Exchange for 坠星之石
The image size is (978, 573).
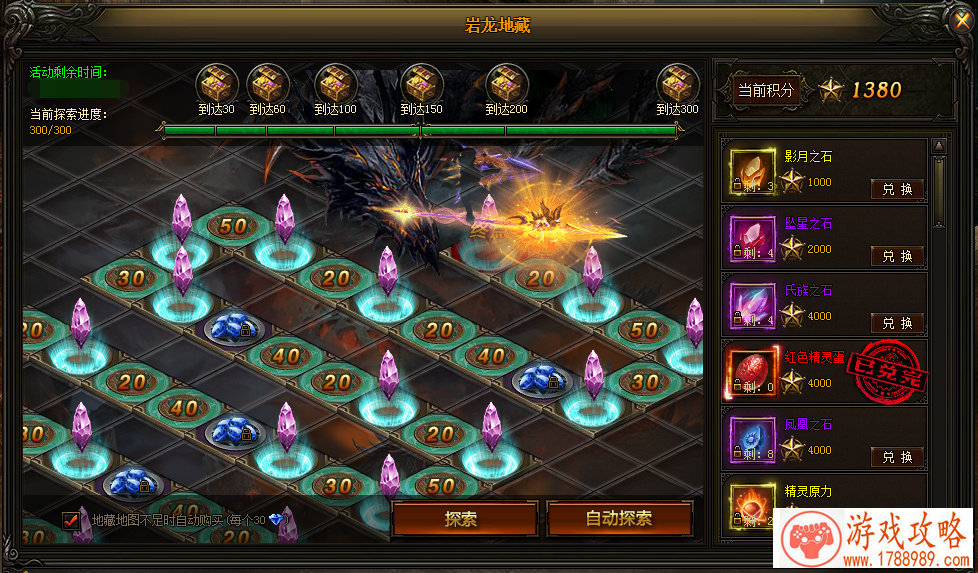coord(896,256)
